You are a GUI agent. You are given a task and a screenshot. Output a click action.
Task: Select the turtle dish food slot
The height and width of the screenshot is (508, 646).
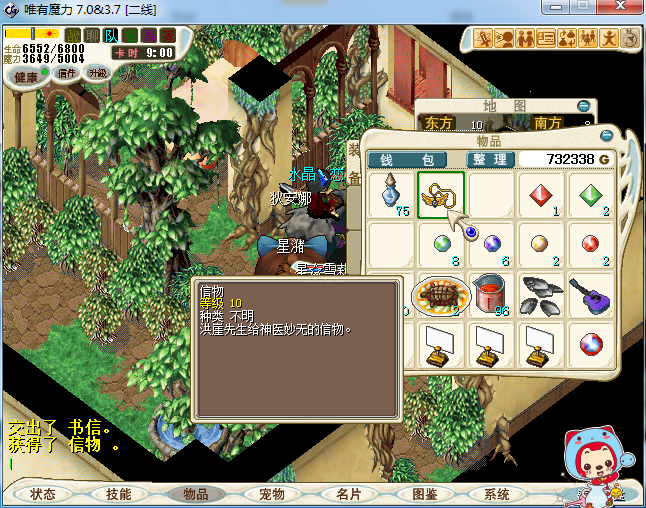point(441,294)
